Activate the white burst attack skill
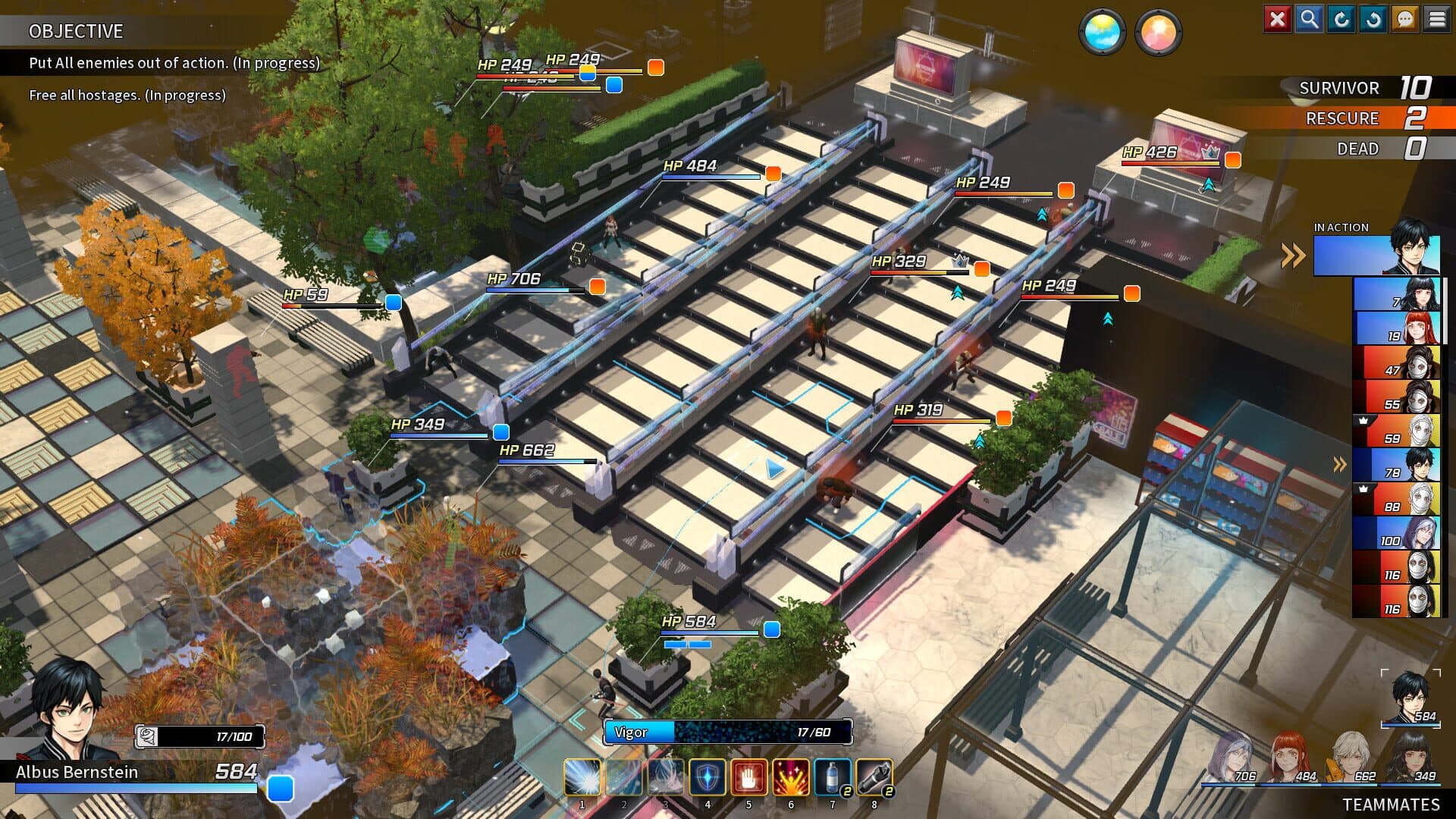The height and width of the screenshot is (819, 1456). click(582, 777)
